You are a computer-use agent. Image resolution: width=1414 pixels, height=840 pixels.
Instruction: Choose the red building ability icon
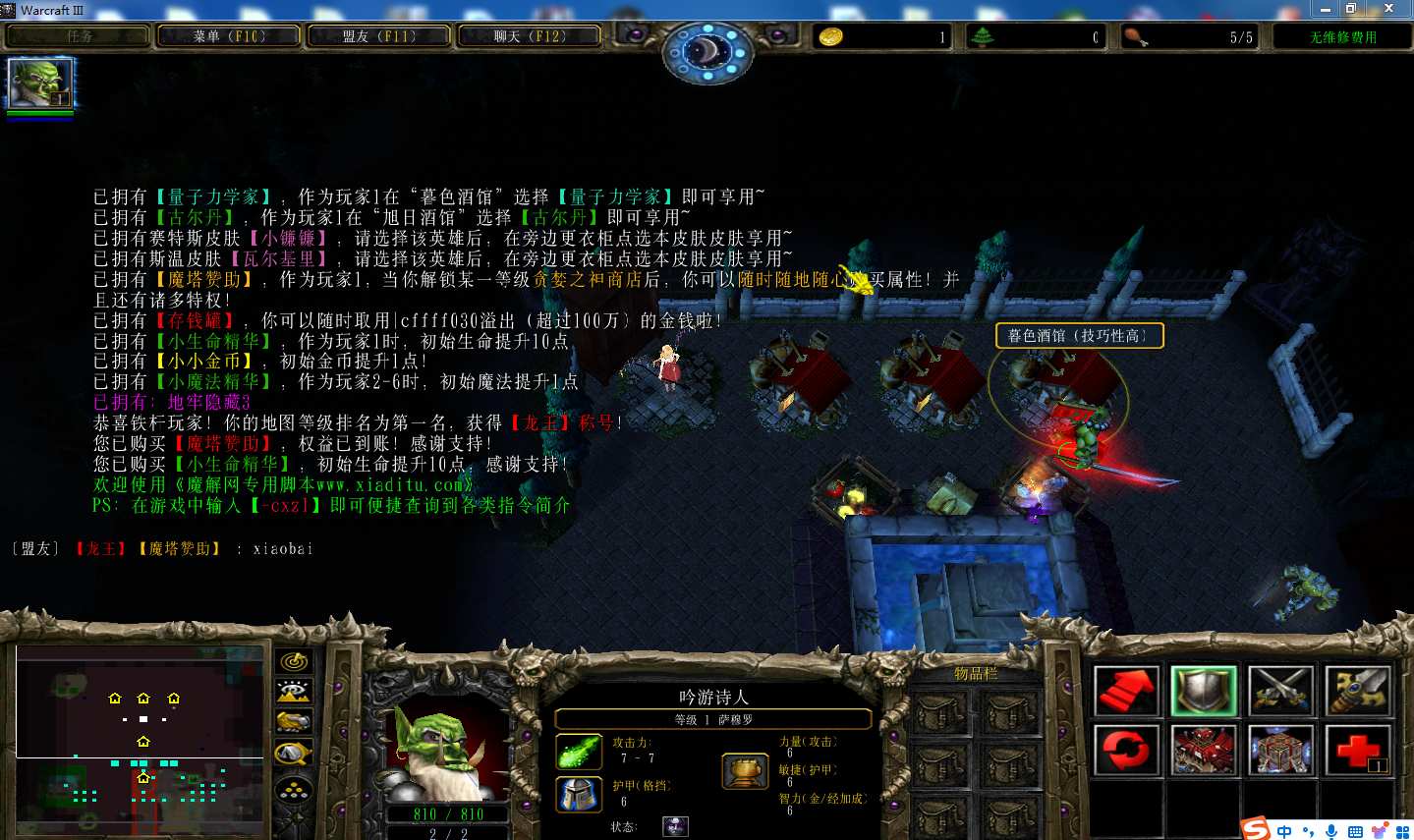[1204, 751]
